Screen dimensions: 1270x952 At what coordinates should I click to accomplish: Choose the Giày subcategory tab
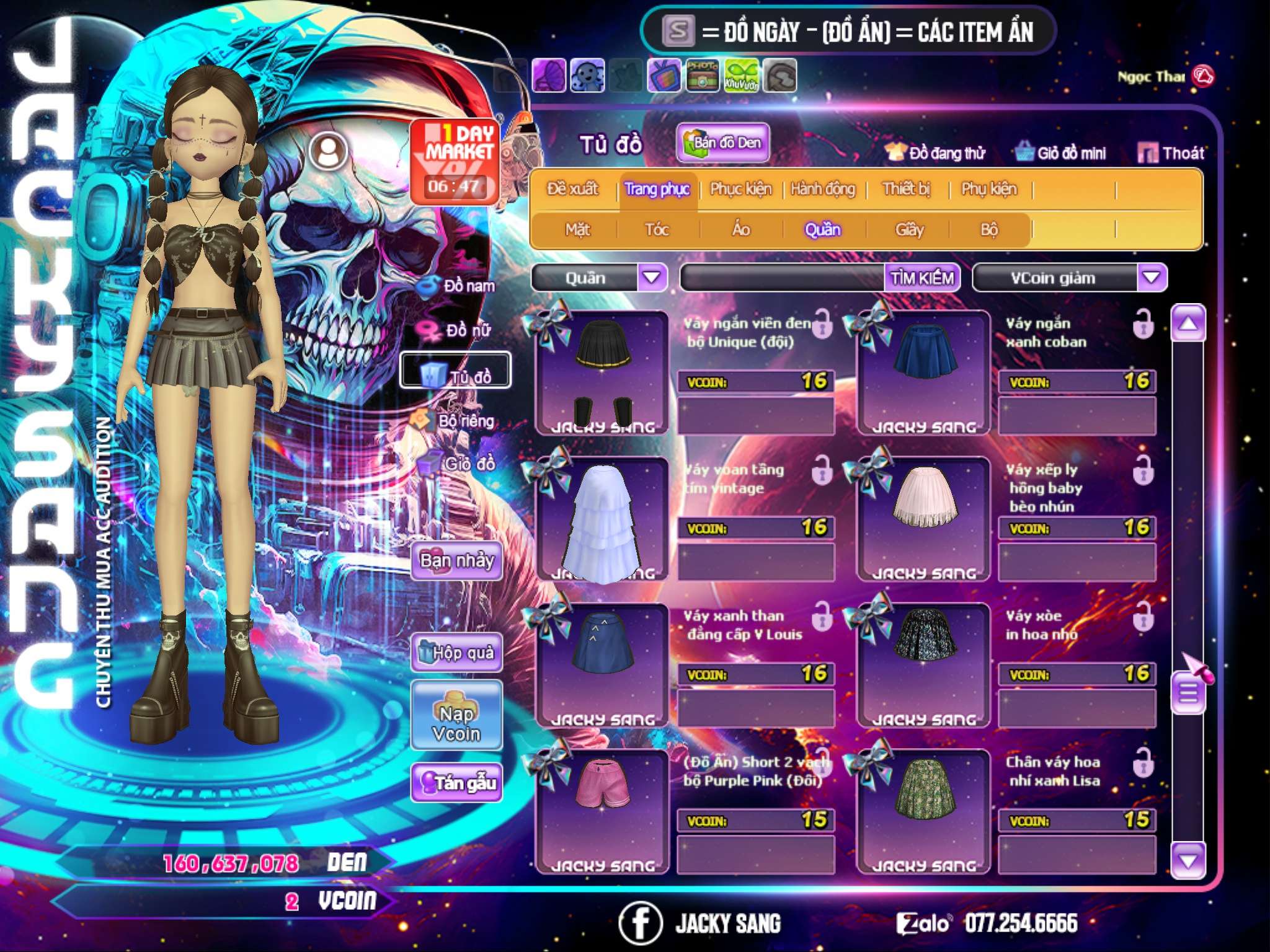tap(909, 230)
